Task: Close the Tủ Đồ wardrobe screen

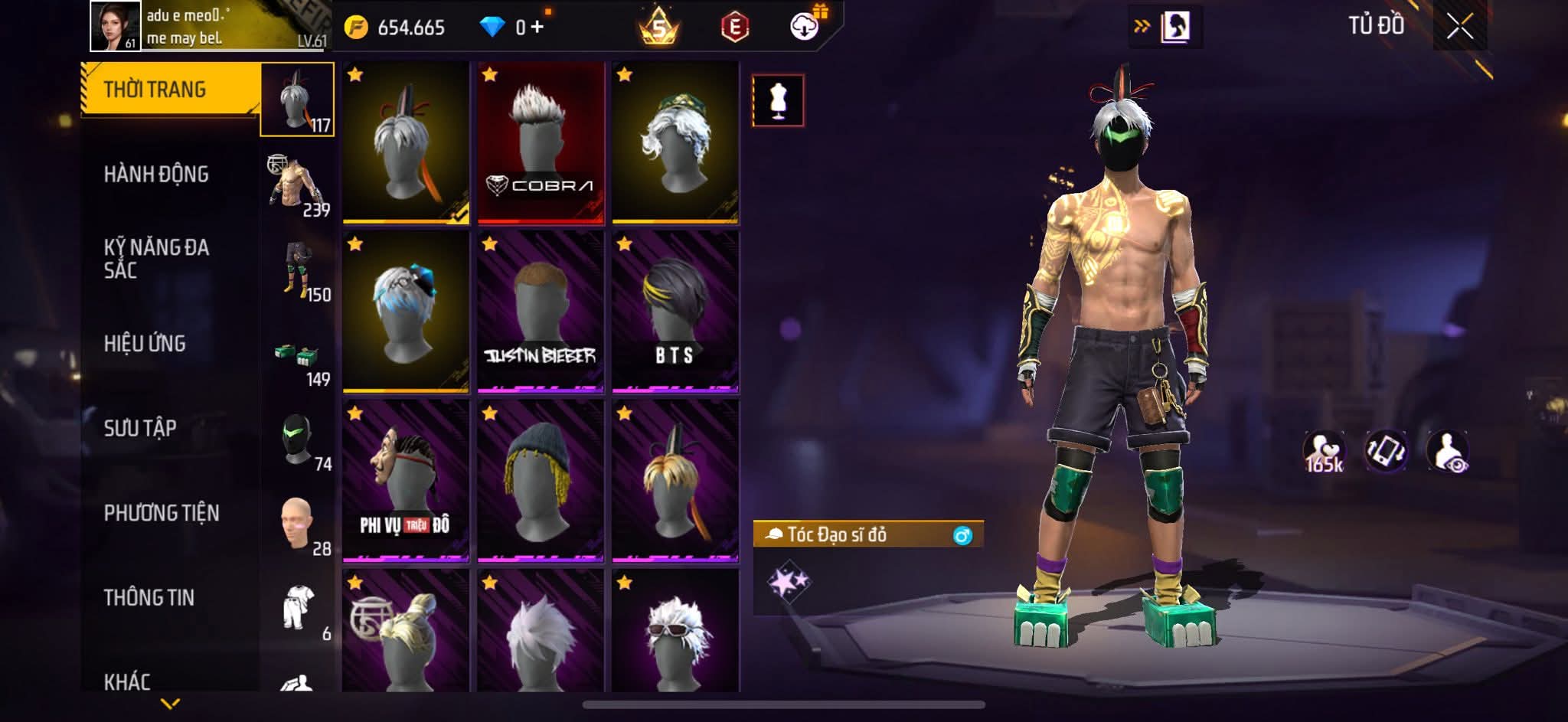Action: click(1459, 28)
